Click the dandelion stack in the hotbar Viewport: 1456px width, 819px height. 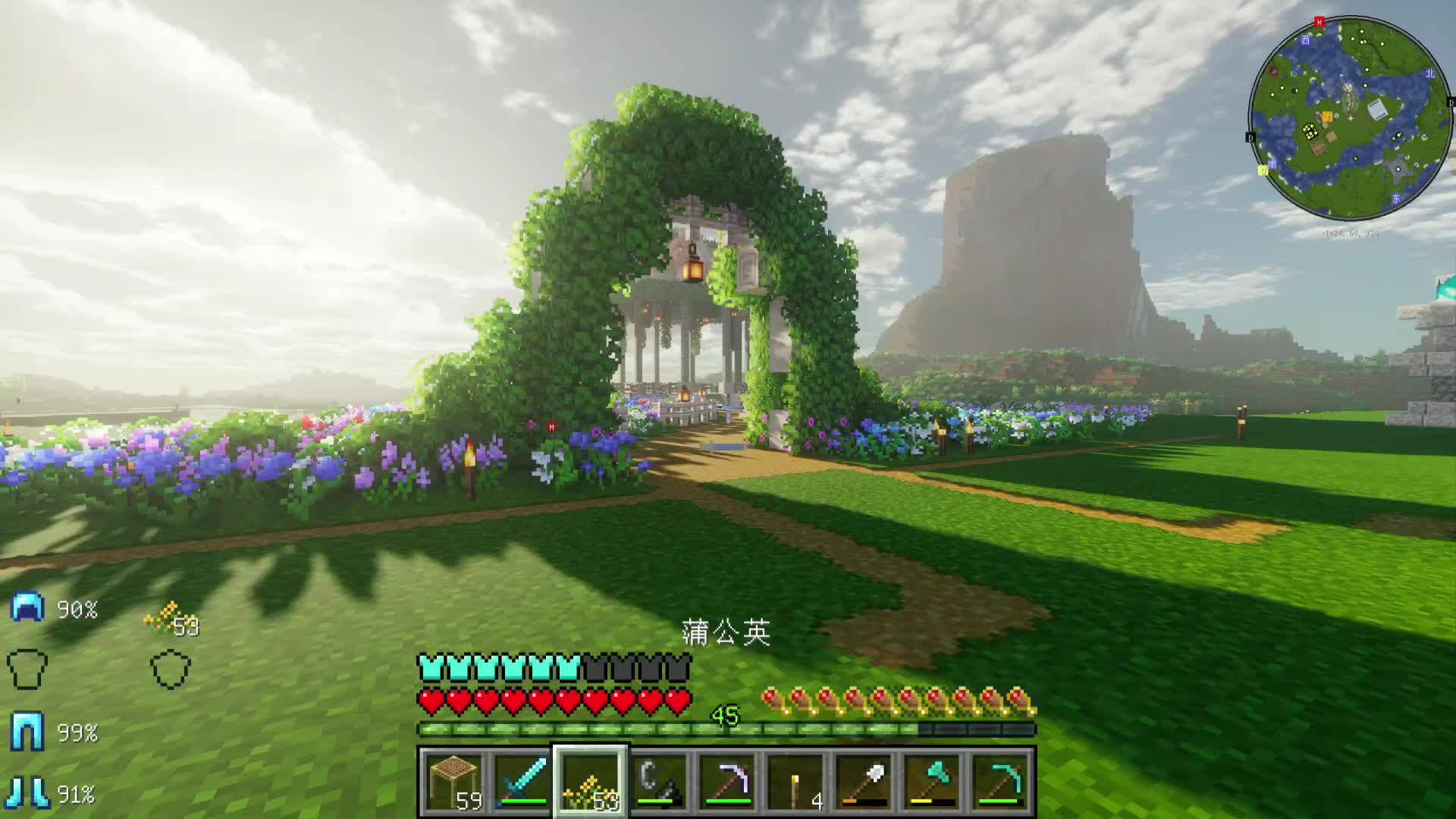tap(590, 781)
